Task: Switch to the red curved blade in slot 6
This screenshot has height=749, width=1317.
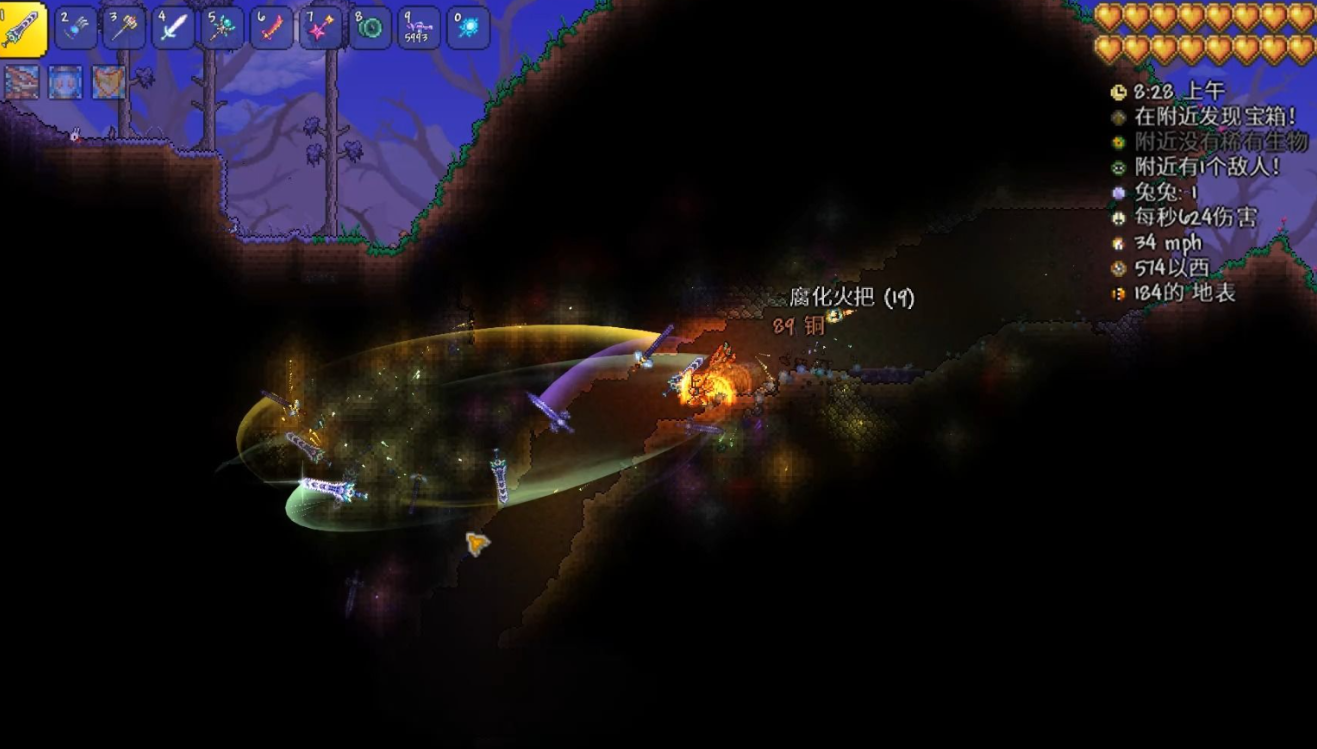Action: pyautogui.click(x=272, y=28)
